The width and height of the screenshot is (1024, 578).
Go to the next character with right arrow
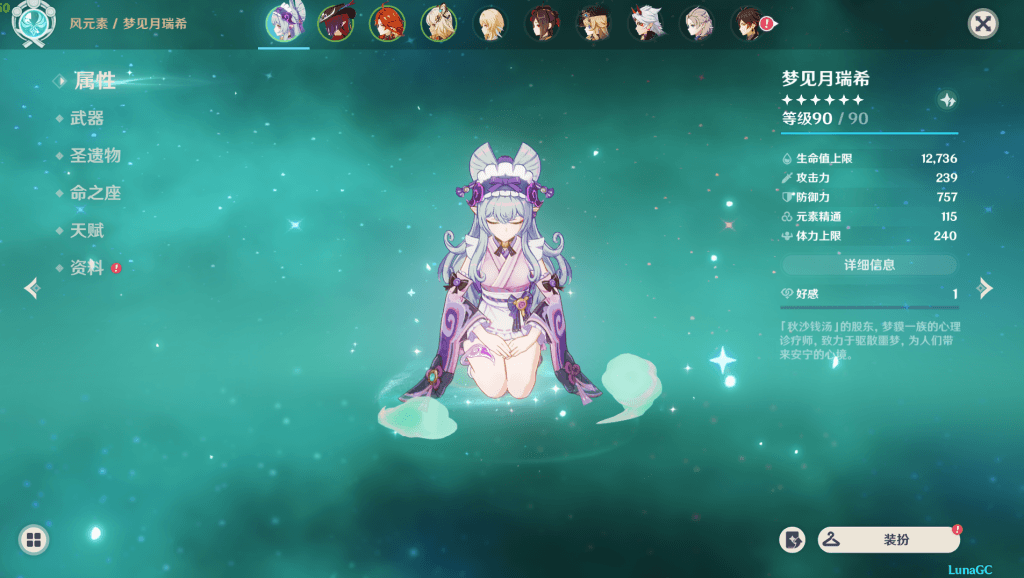(985, 289)
